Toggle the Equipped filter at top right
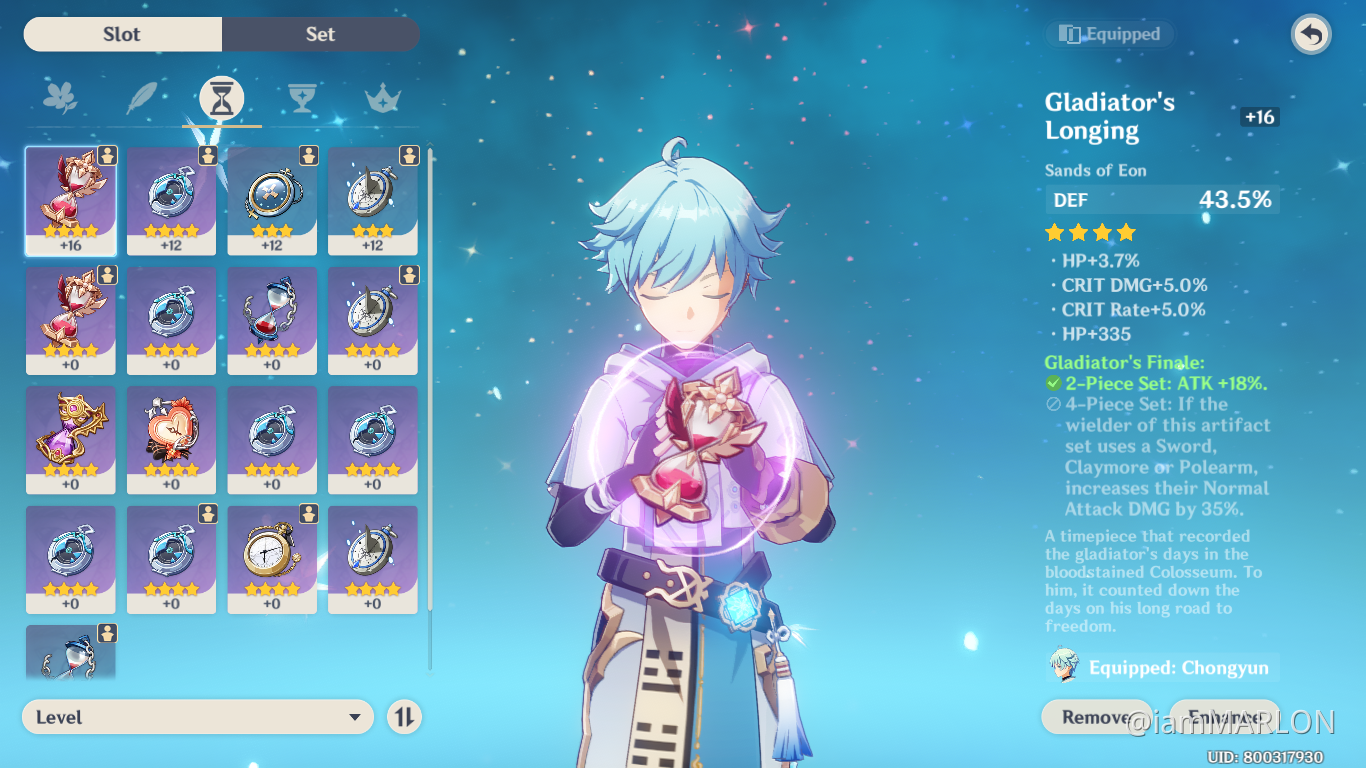 pos(1109,33)
